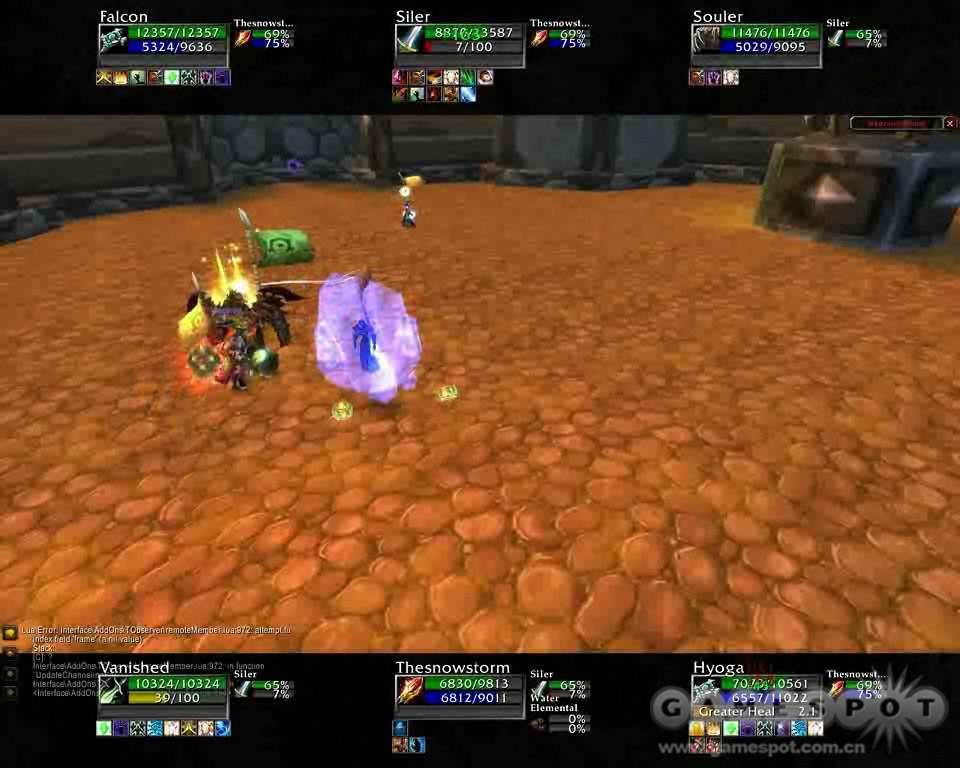Click Souler's target indicator icon for Siler

click(836, 39)
